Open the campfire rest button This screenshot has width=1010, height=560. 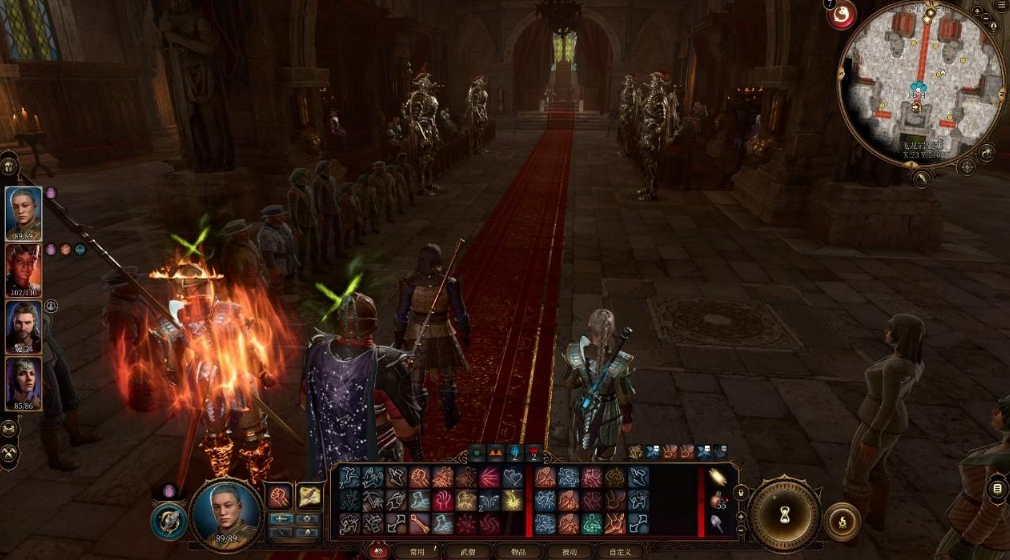pyautogui.click(x=843, y=520)
